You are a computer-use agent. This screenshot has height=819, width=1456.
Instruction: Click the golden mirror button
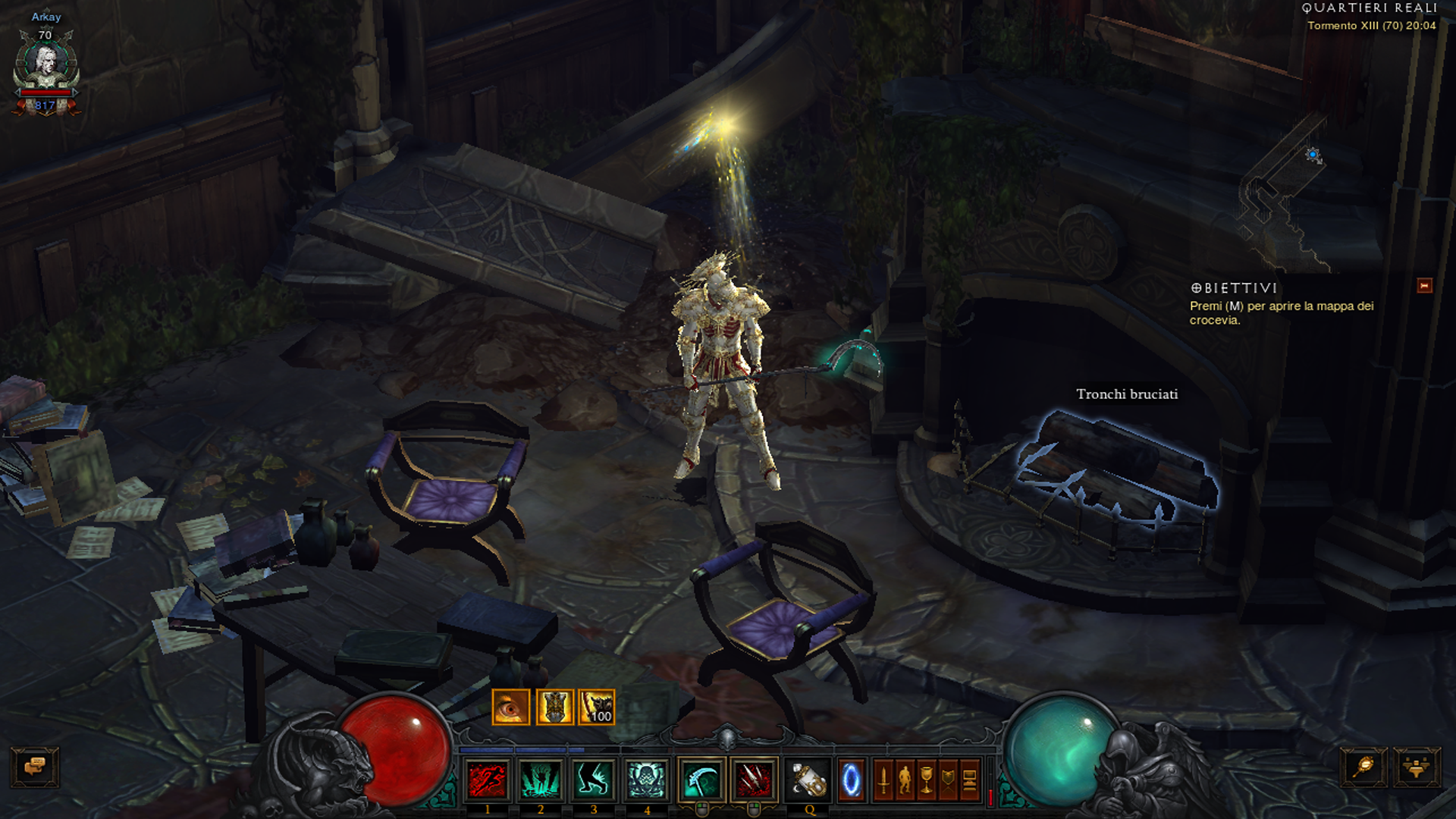click(x=1363, y=767)
